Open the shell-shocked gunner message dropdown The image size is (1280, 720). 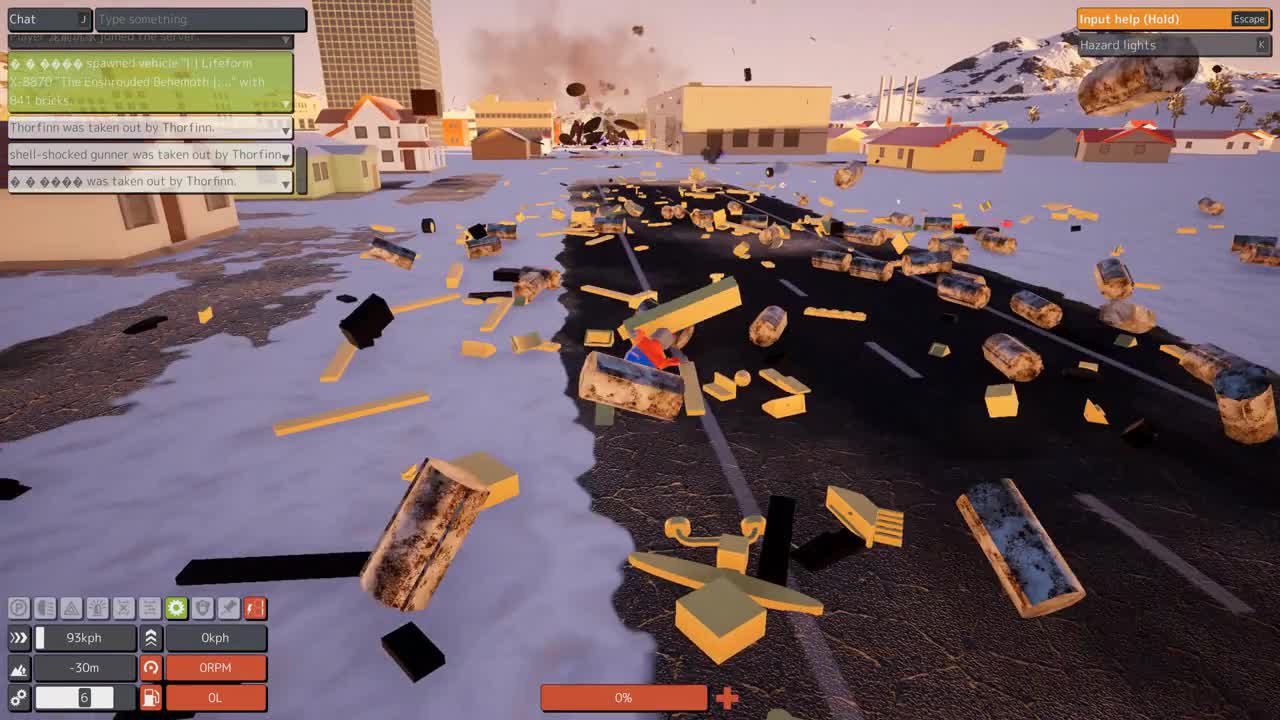pyautogui.click(x=287, y=155)
